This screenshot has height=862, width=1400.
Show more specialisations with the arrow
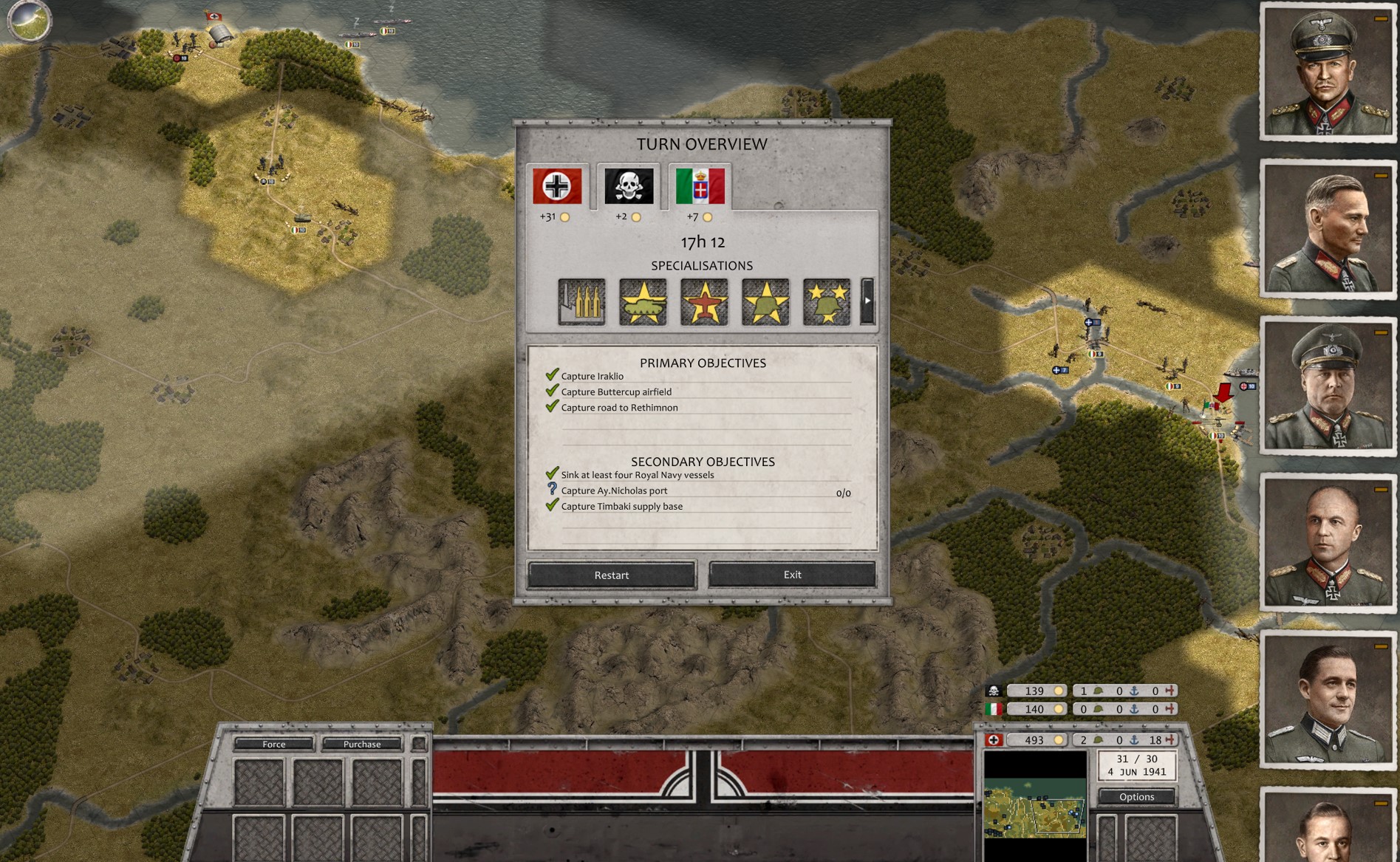tap(868, 301)
